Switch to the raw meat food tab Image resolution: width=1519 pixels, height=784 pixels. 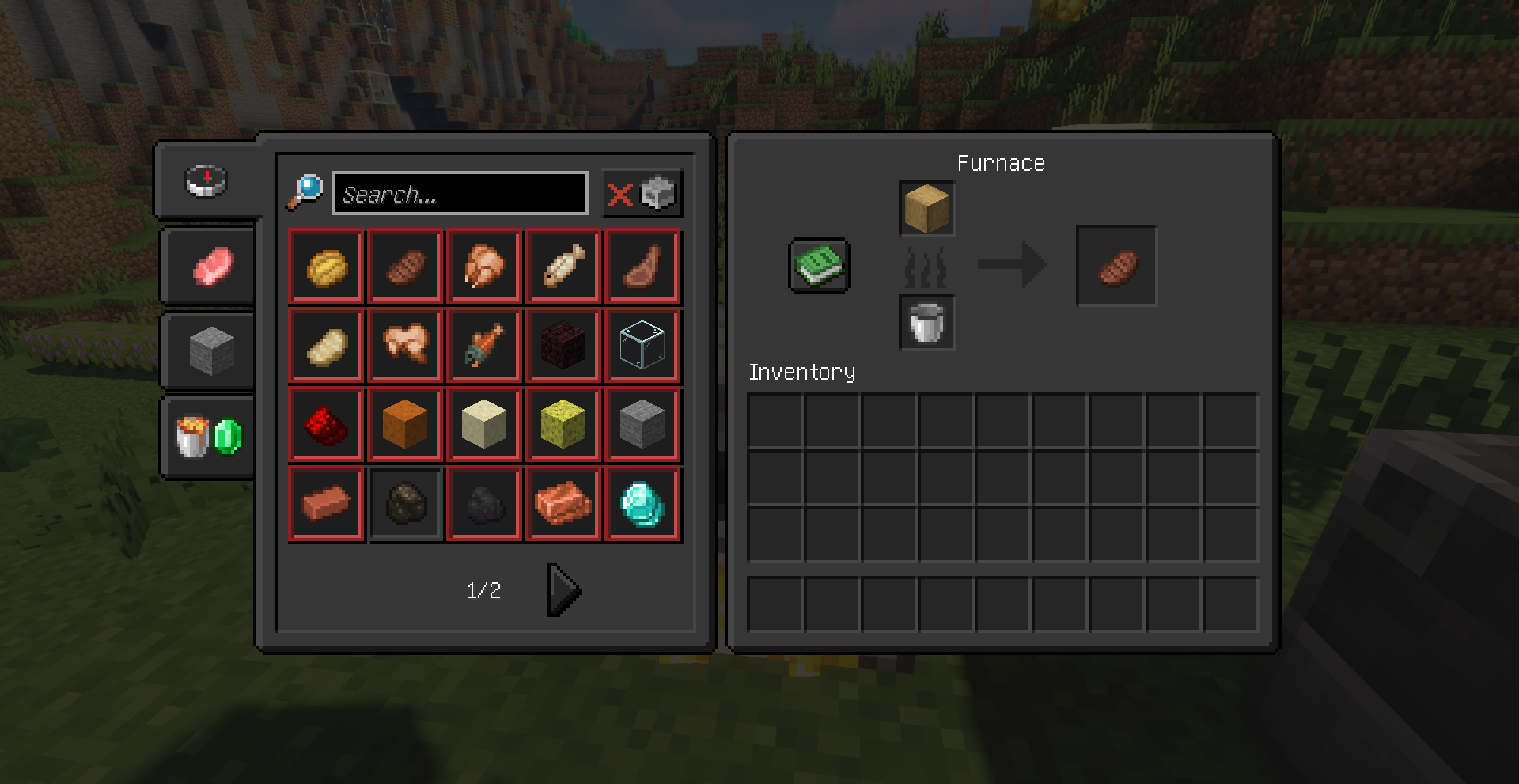pos(212,265)
